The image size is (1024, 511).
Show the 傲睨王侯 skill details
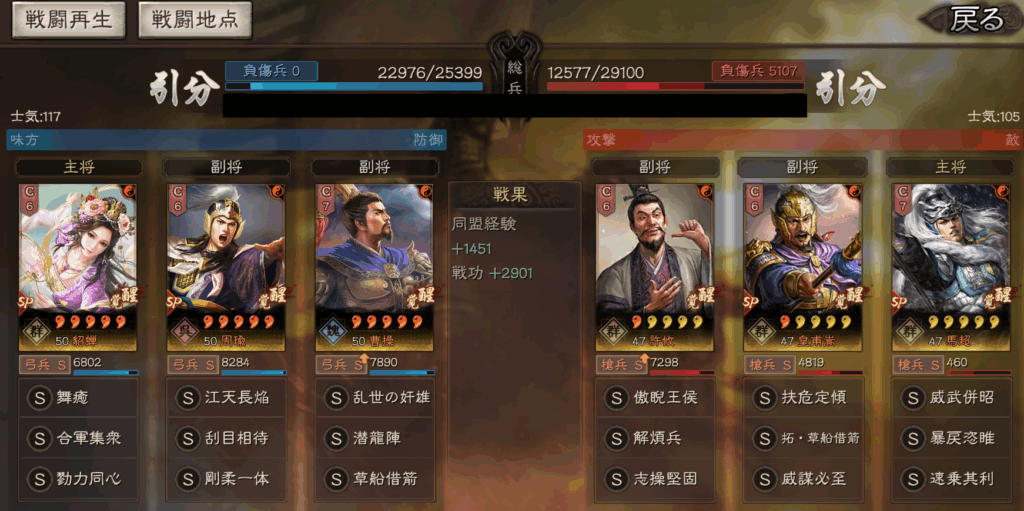[x=655, y=397]
